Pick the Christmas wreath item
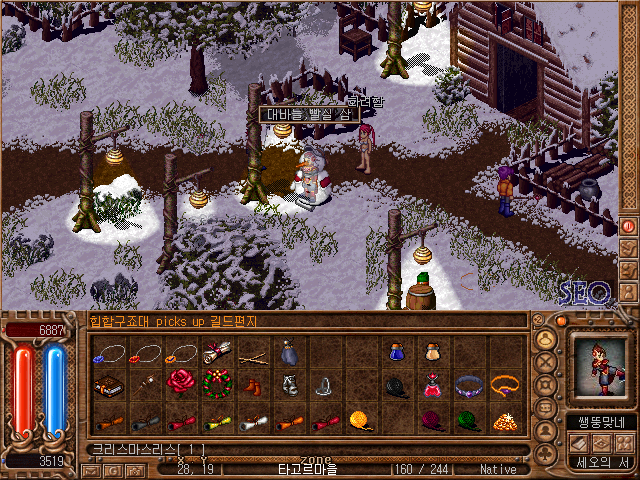The image size is (640, 480). tap(216, 383)
